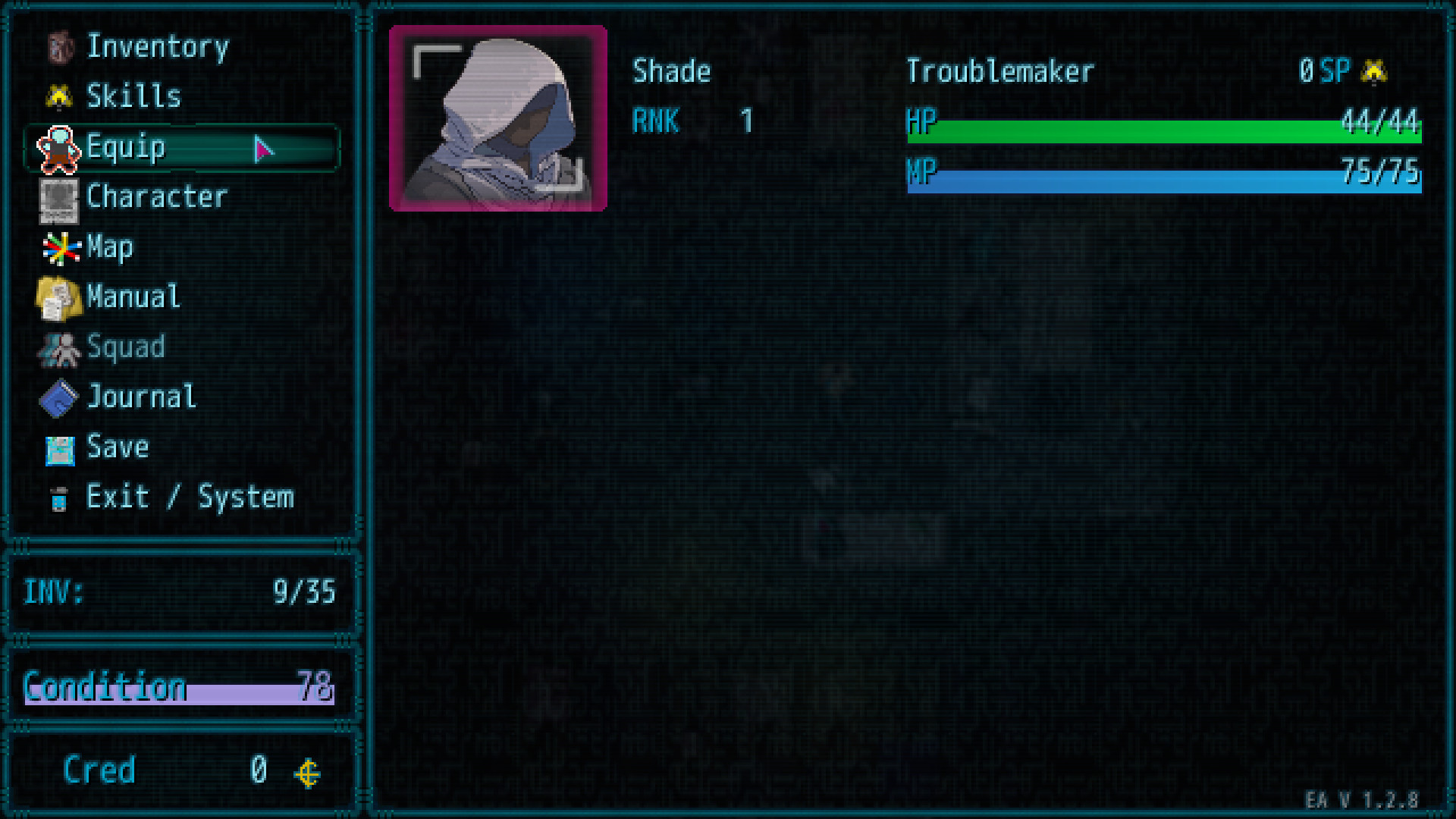Click Shade's character portrait

[497, 118]
